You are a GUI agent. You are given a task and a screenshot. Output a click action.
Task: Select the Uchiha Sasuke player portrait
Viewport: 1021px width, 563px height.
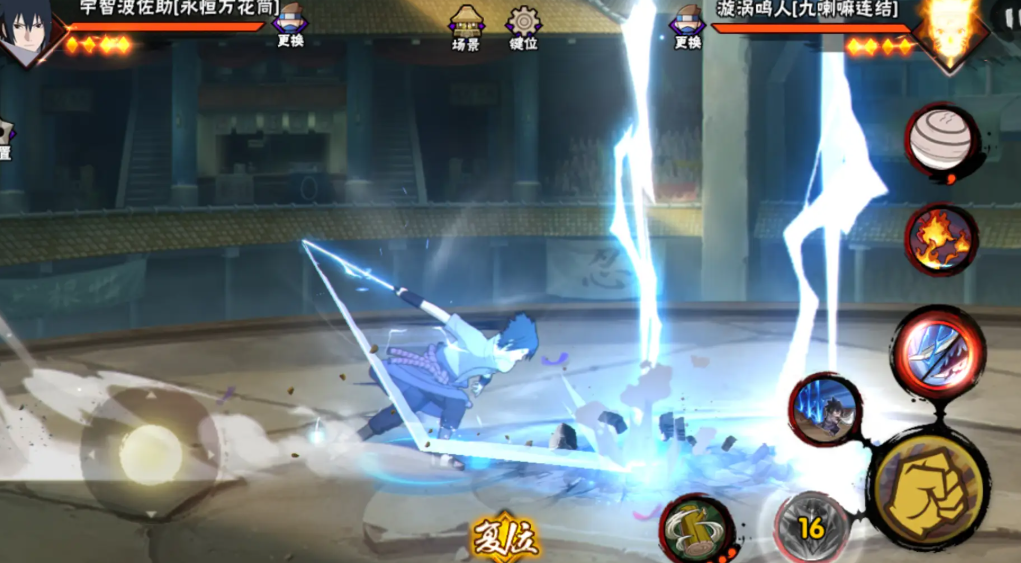(25, 32)
